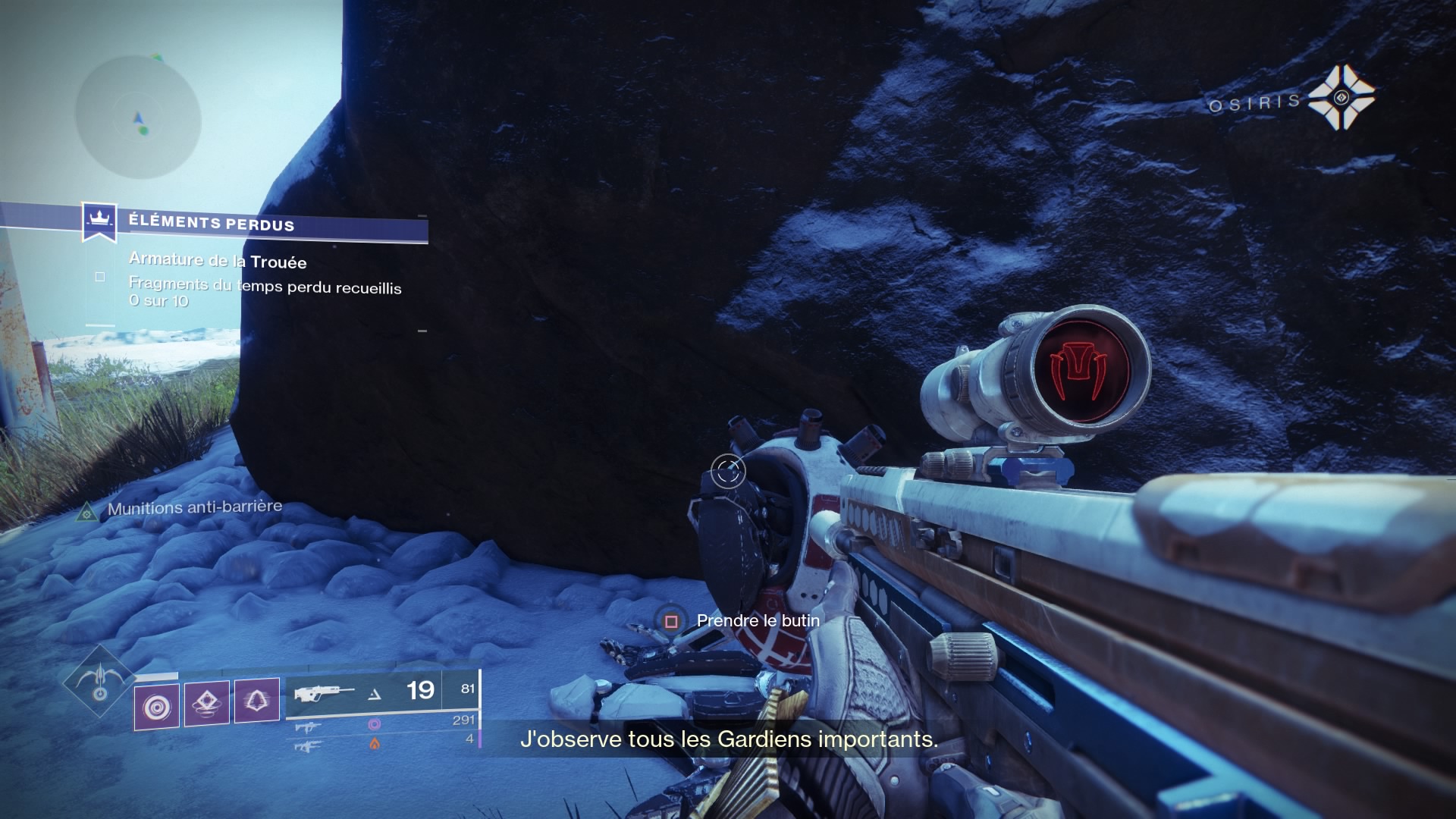Click the circular radar in the corner
The height and width of the screenshot is (819, 1456).
pos(138,116)
